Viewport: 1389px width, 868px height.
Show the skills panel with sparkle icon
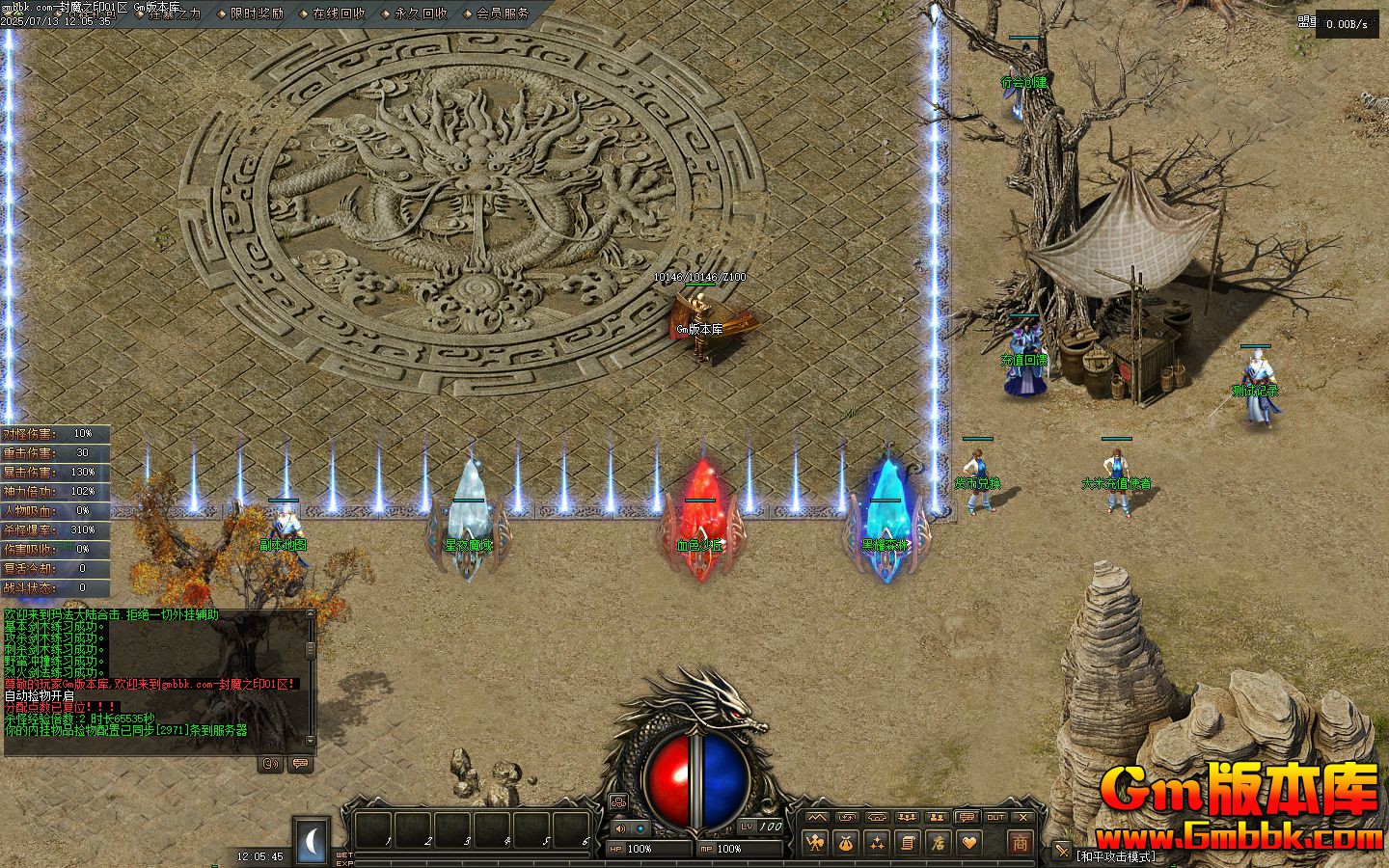877,843
